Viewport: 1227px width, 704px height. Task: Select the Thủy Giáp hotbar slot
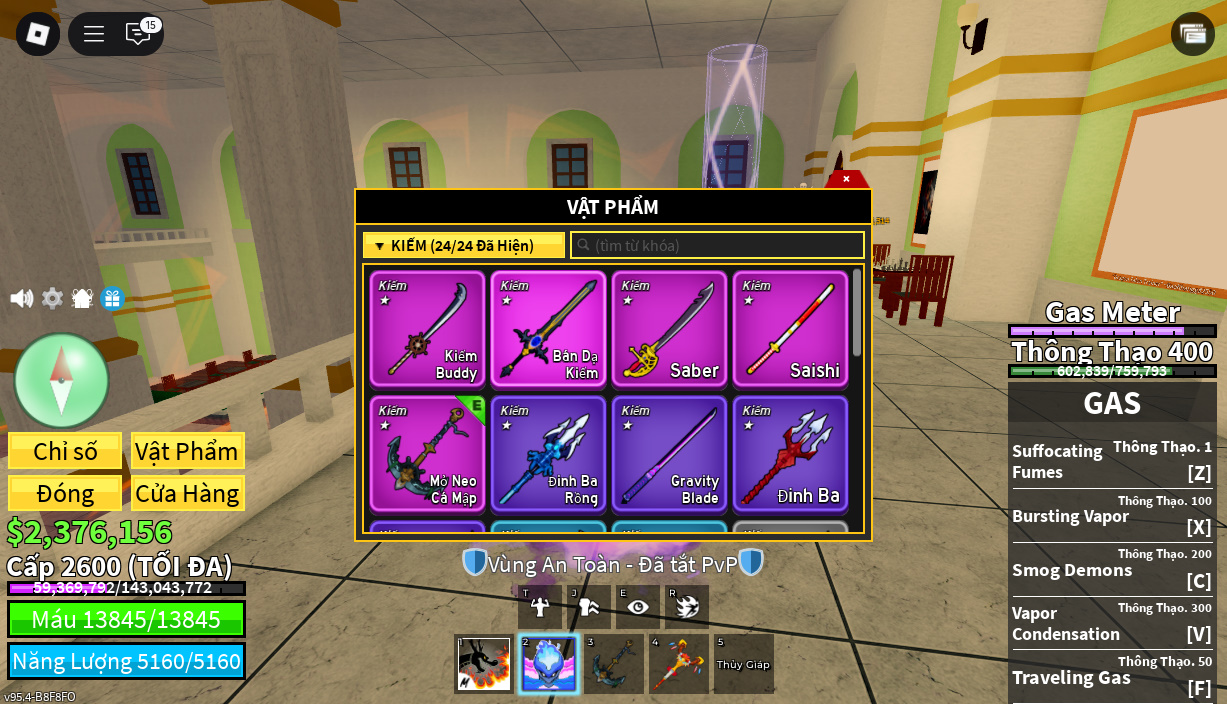coord(743,664)
